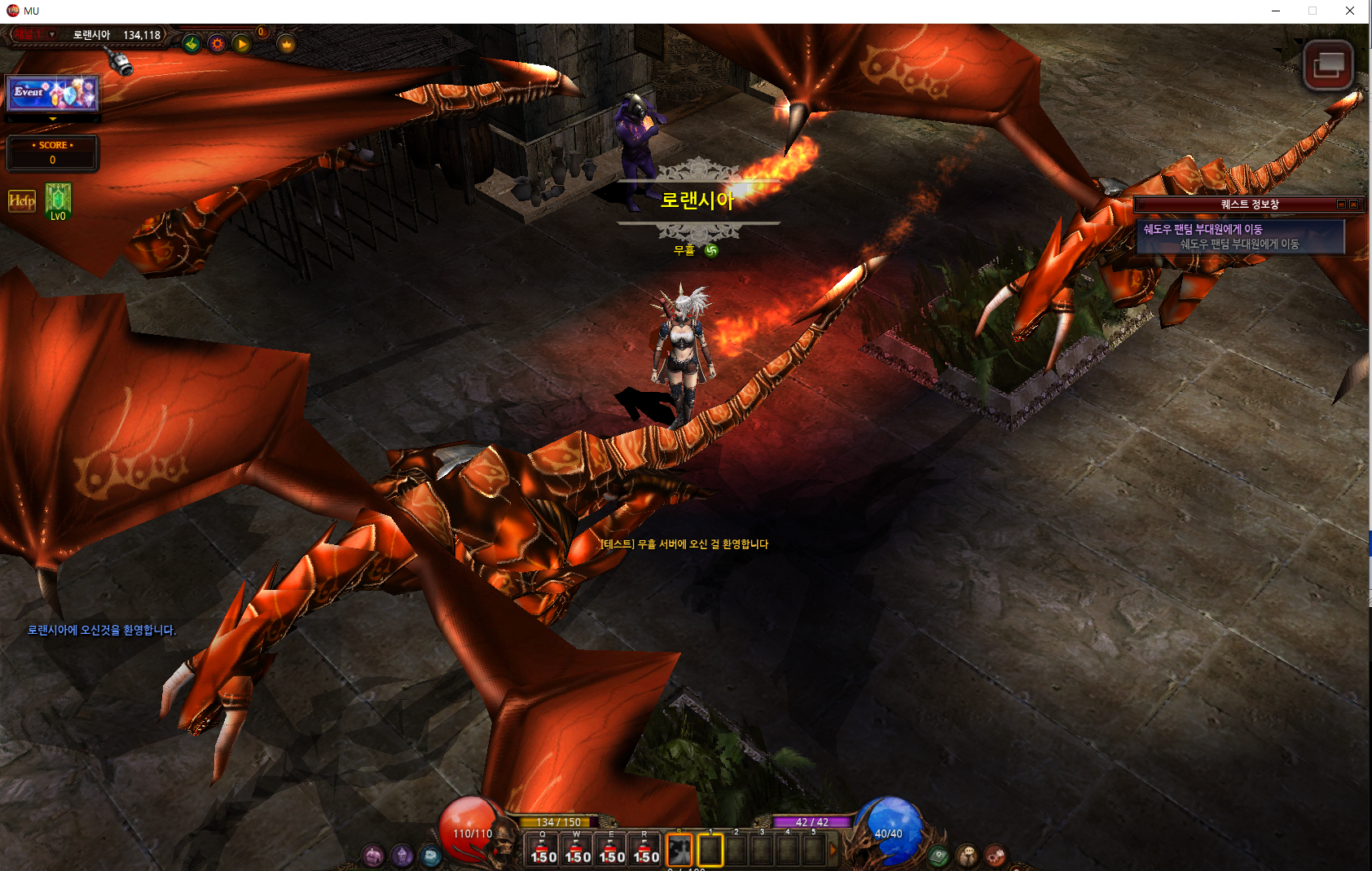This screenshot has height=871, width=1372.
Task: Open the orange gear settings icon
Action: coord(217,44)
